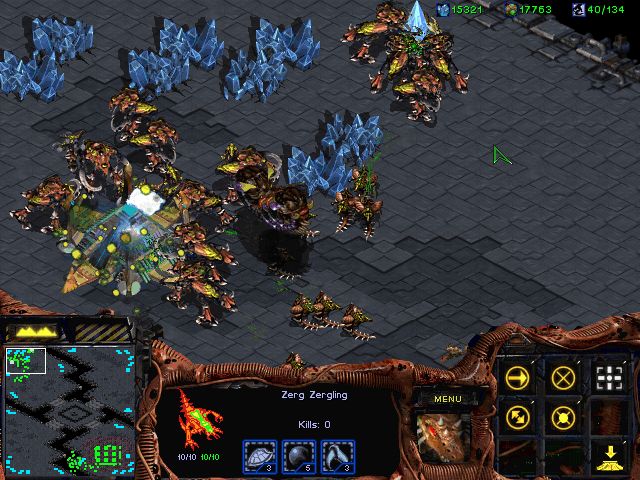Activate the Stop command

pyautogui.click(x=563, y=377)
